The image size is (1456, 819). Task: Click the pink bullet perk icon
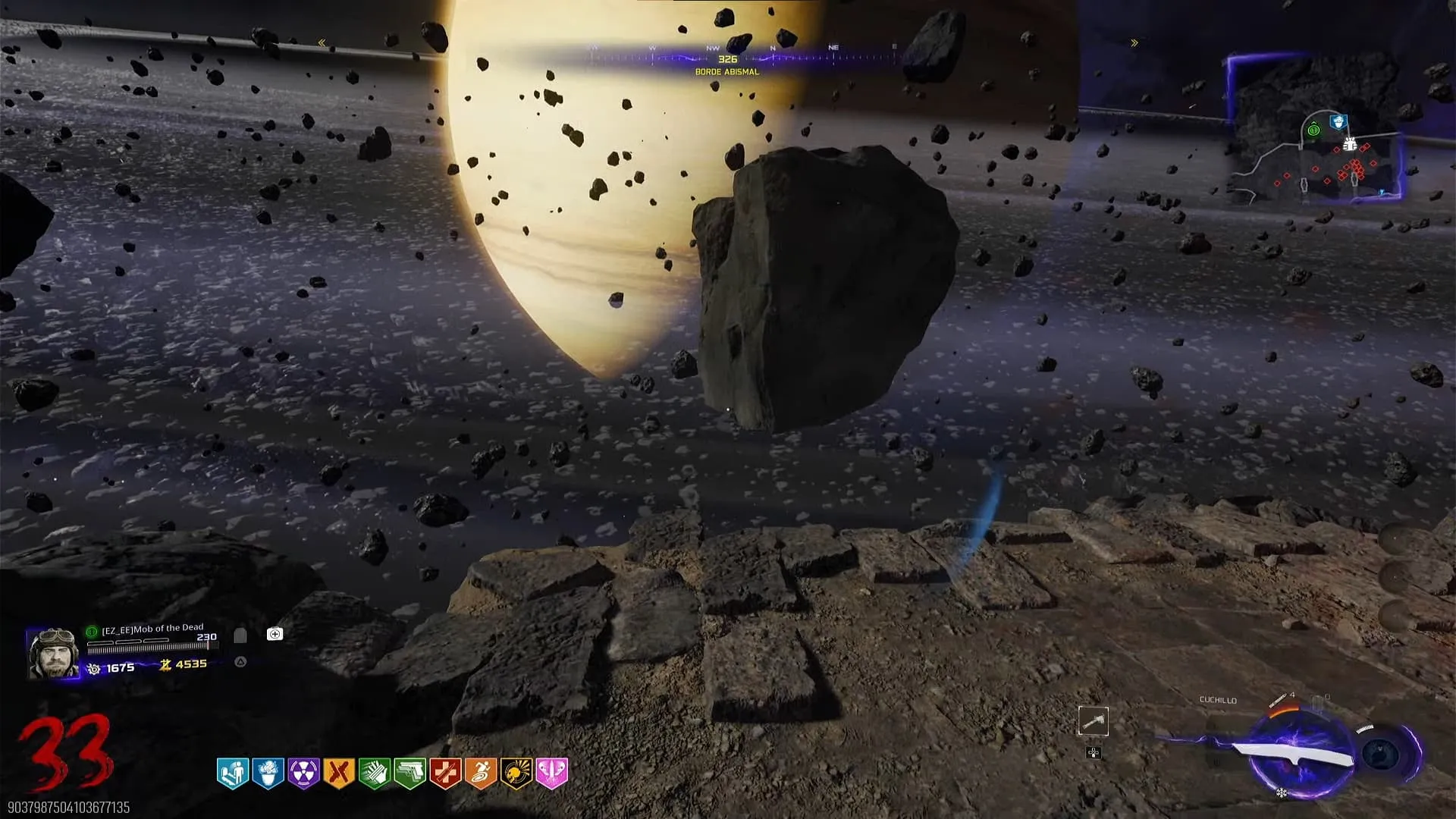click(552, 773)
